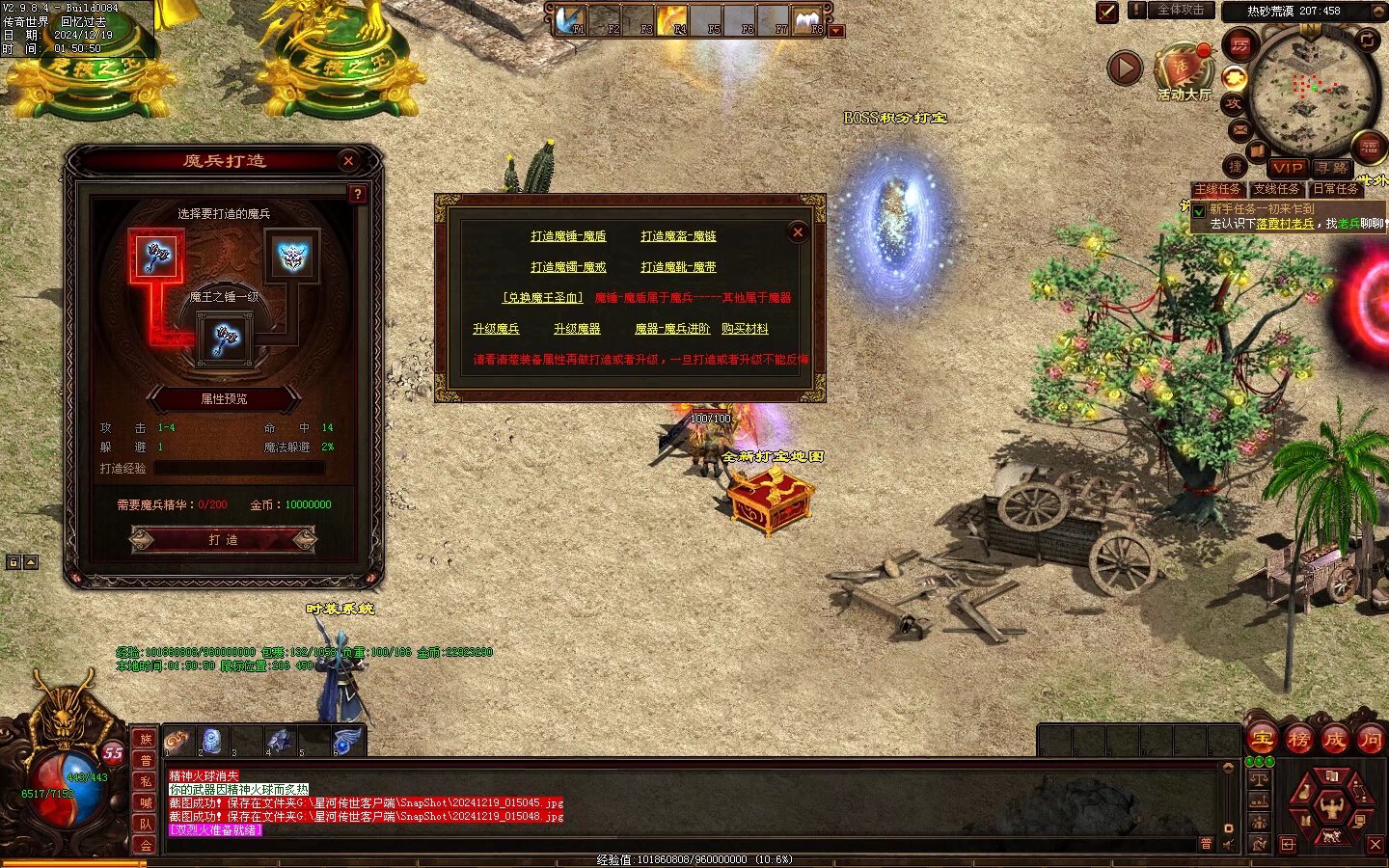
Task: Click the 打造 forge button
Action: 223,539
